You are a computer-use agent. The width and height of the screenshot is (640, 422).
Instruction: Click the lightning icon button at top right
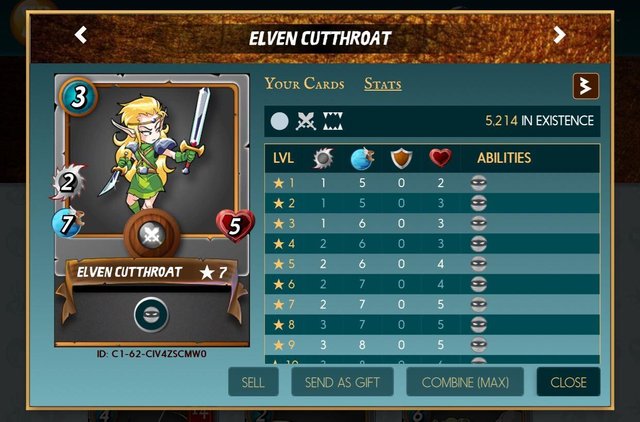585,86
